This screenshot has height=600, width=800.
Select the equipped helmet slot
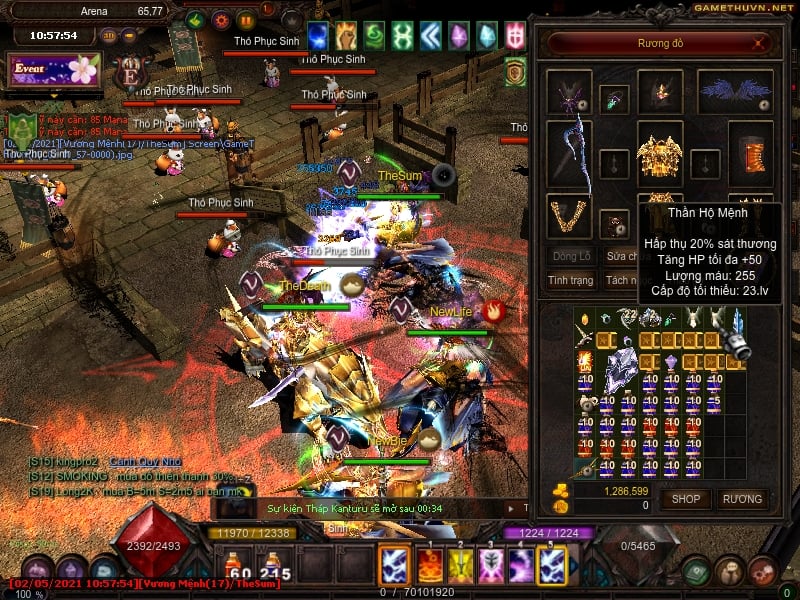660,91
